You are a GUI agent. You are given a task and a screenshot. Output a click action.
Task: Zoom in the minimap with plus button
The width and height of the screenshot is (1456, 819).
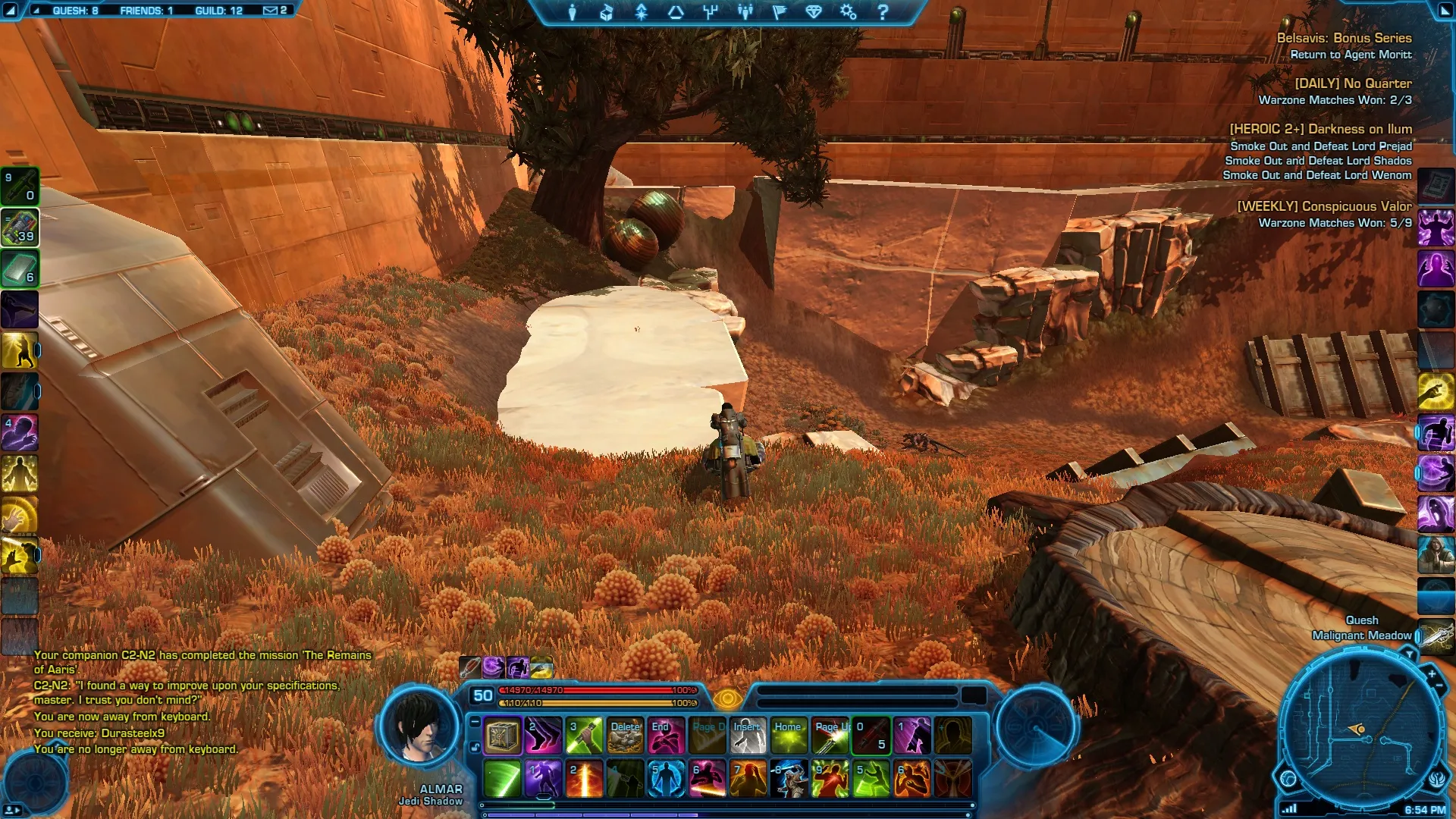1432,673
